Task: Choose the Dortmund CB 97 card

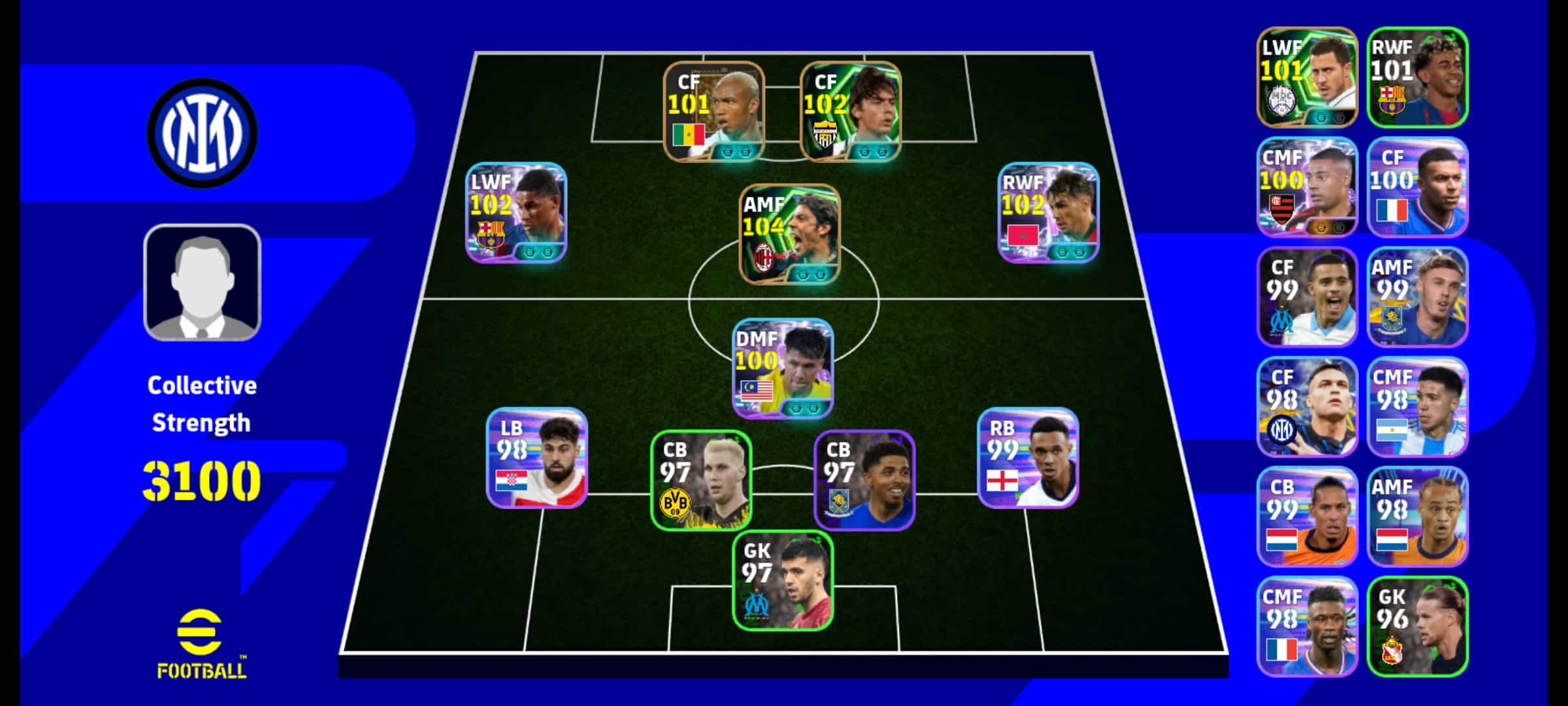Action: pos(701,480)
